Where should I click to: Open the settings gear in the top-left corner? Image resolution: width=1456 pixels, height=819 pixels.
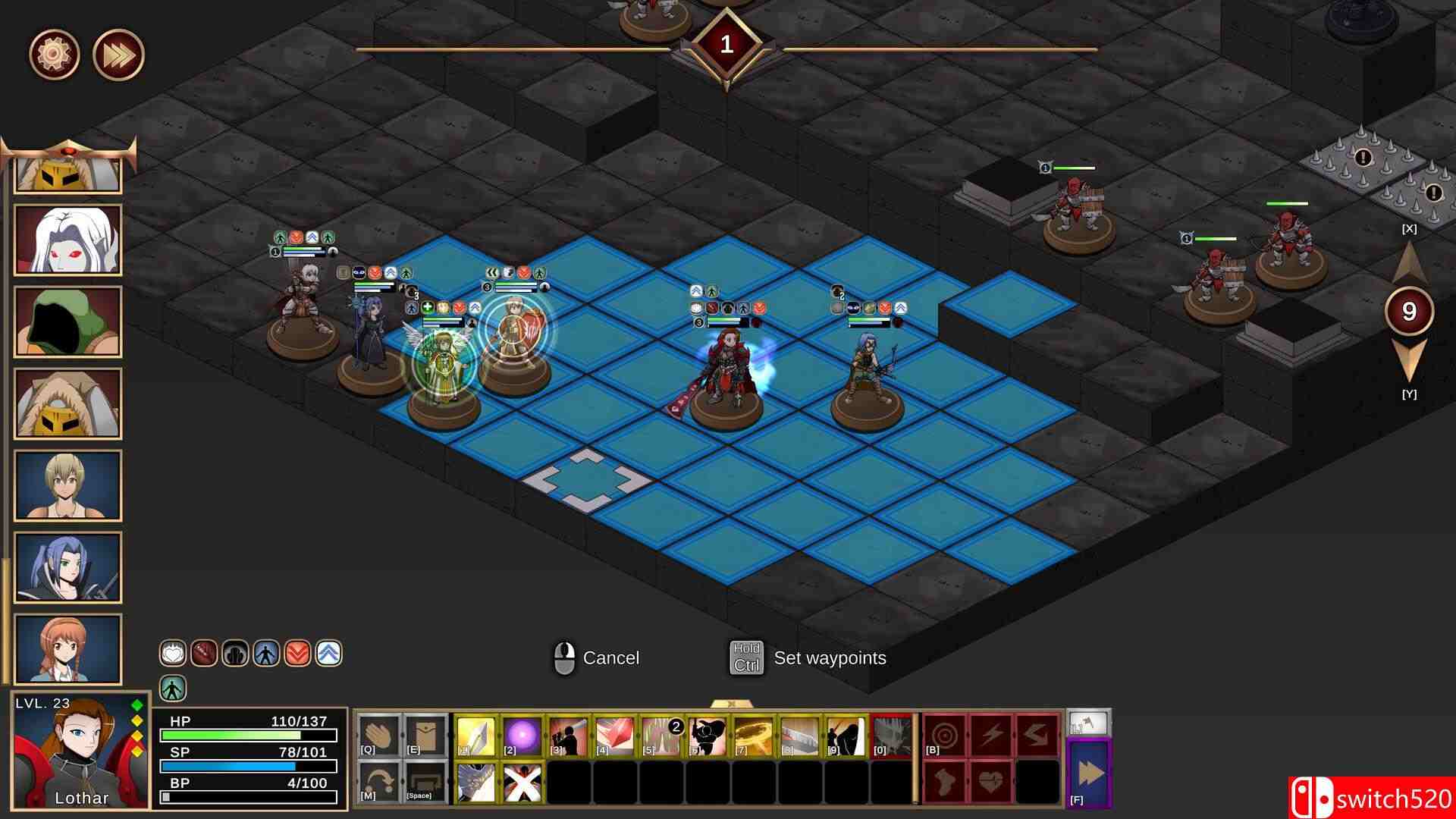coord(55,55)
